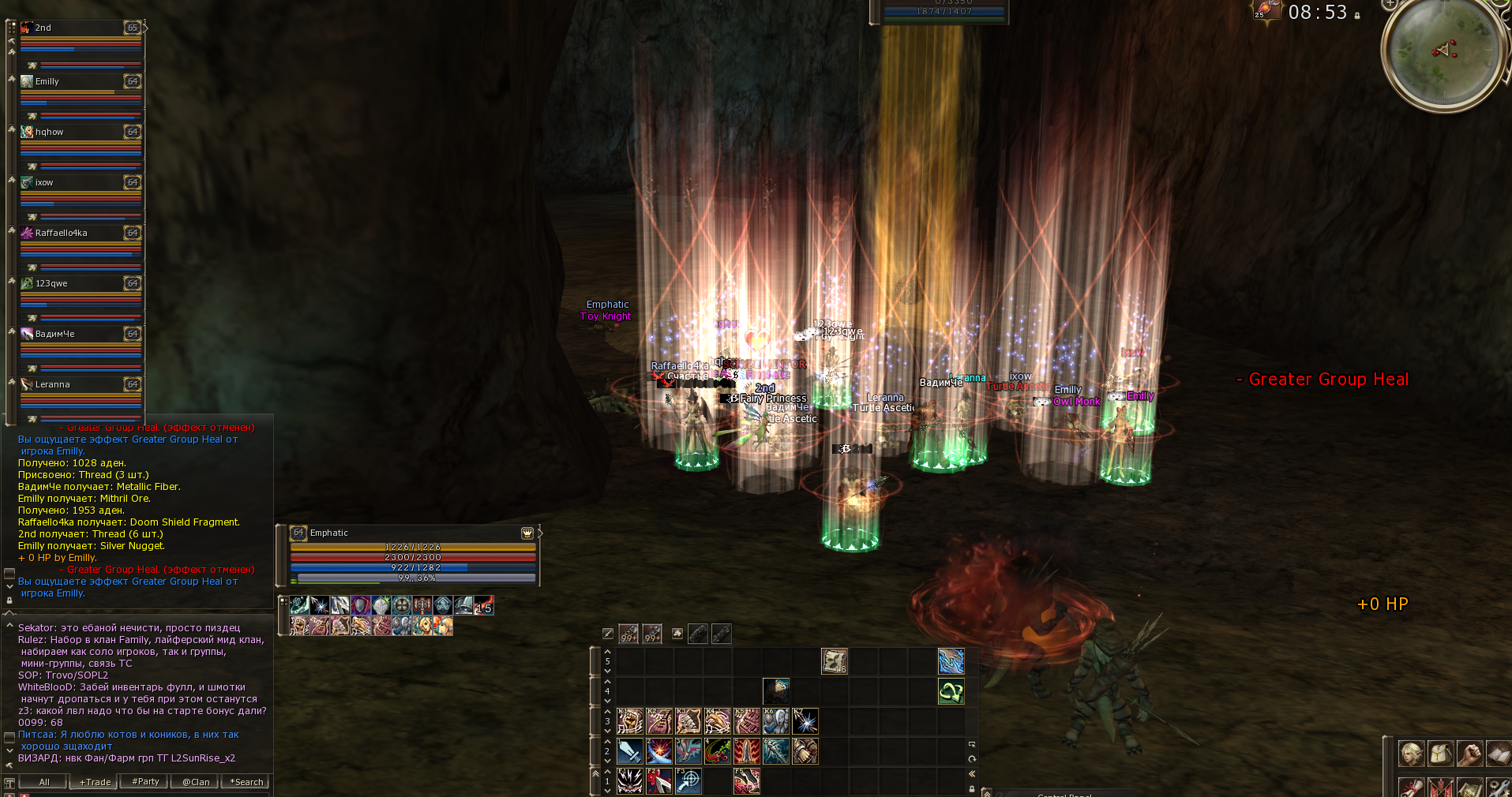Target party member Raffaello4ka
This screenshot has width=1512, height=797.
pyautogui.click(x=81, y=234)
